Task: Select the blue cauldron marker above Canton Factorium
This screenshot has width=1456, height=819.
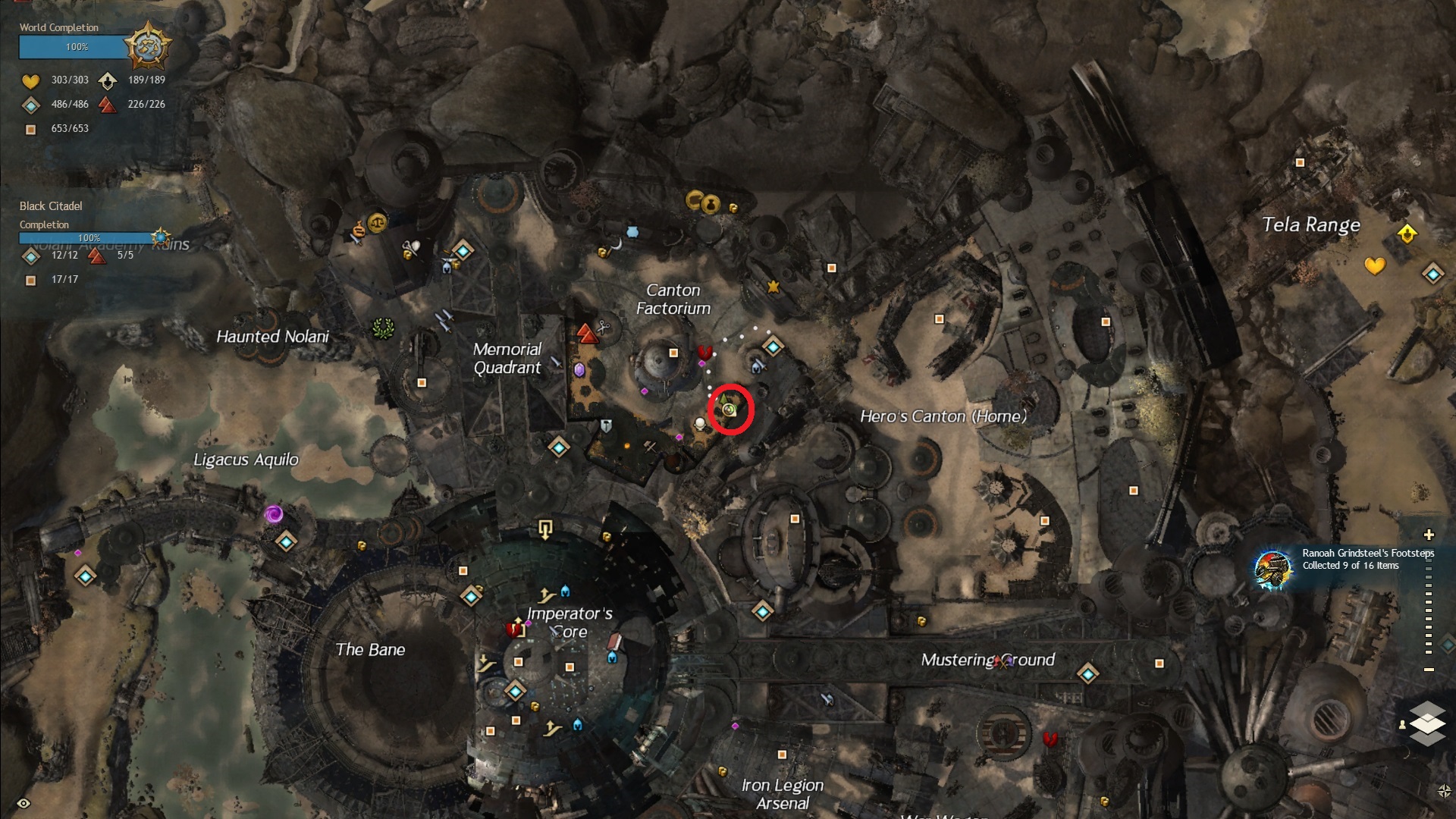Action: (632, 231)
